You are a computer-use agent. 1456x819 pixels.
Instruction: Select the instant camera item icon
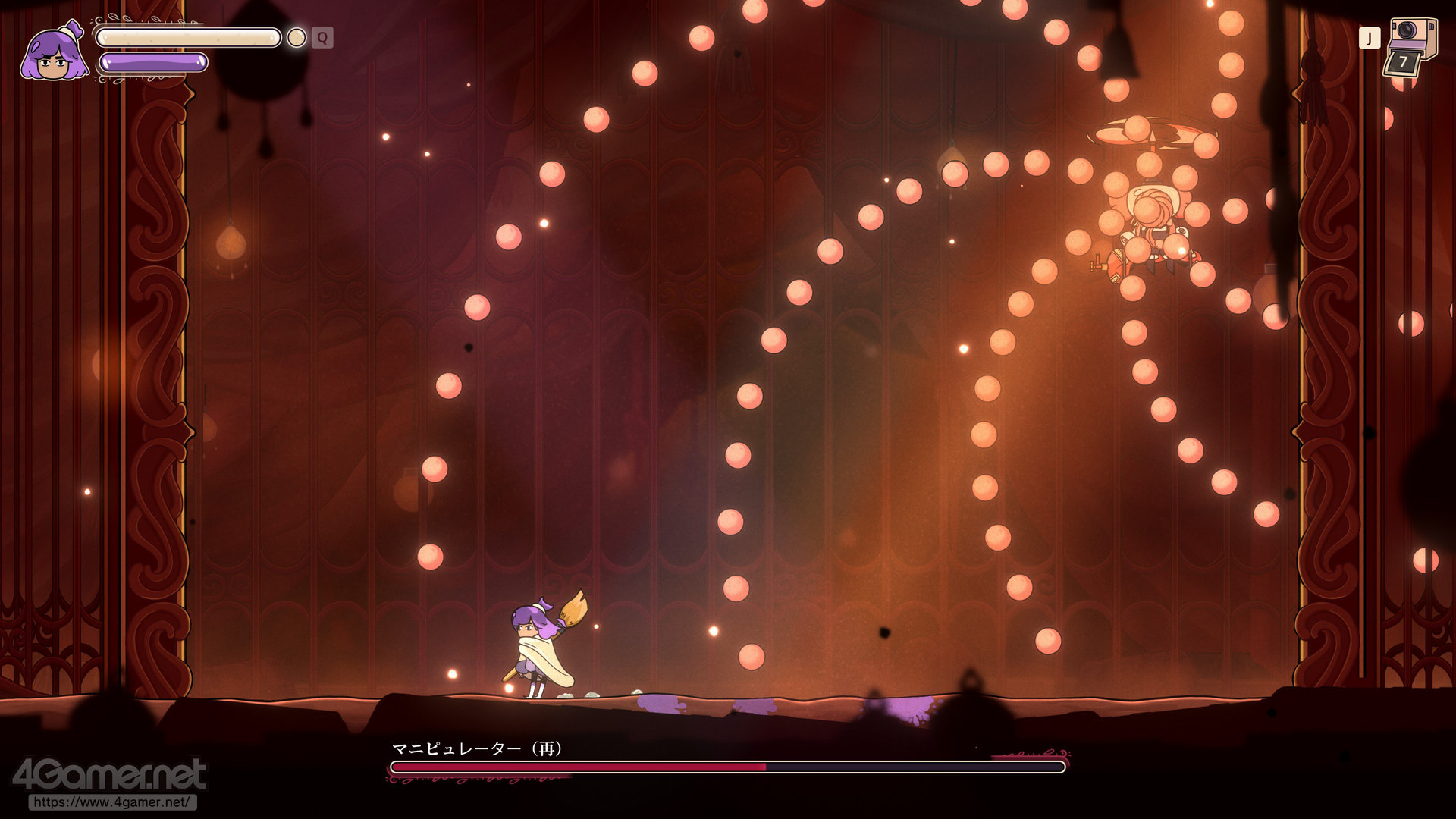(1412, 47)
